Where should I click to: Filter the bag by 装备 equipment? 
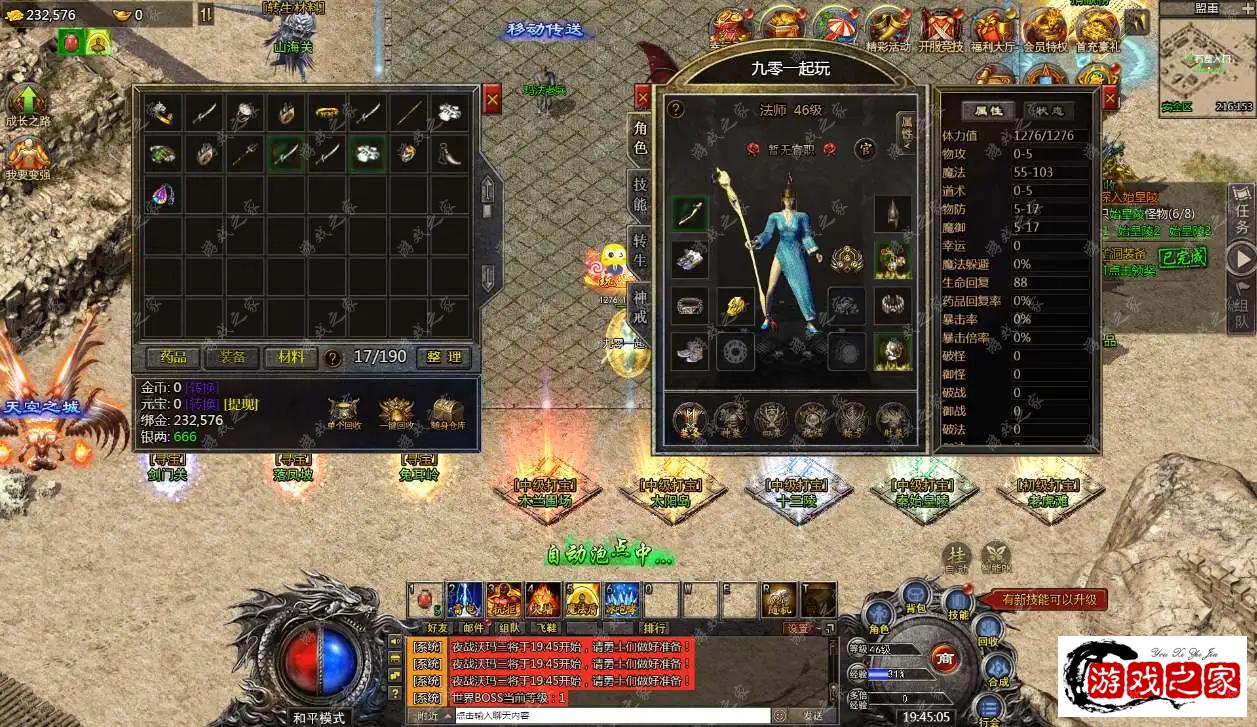click(232, 358)
